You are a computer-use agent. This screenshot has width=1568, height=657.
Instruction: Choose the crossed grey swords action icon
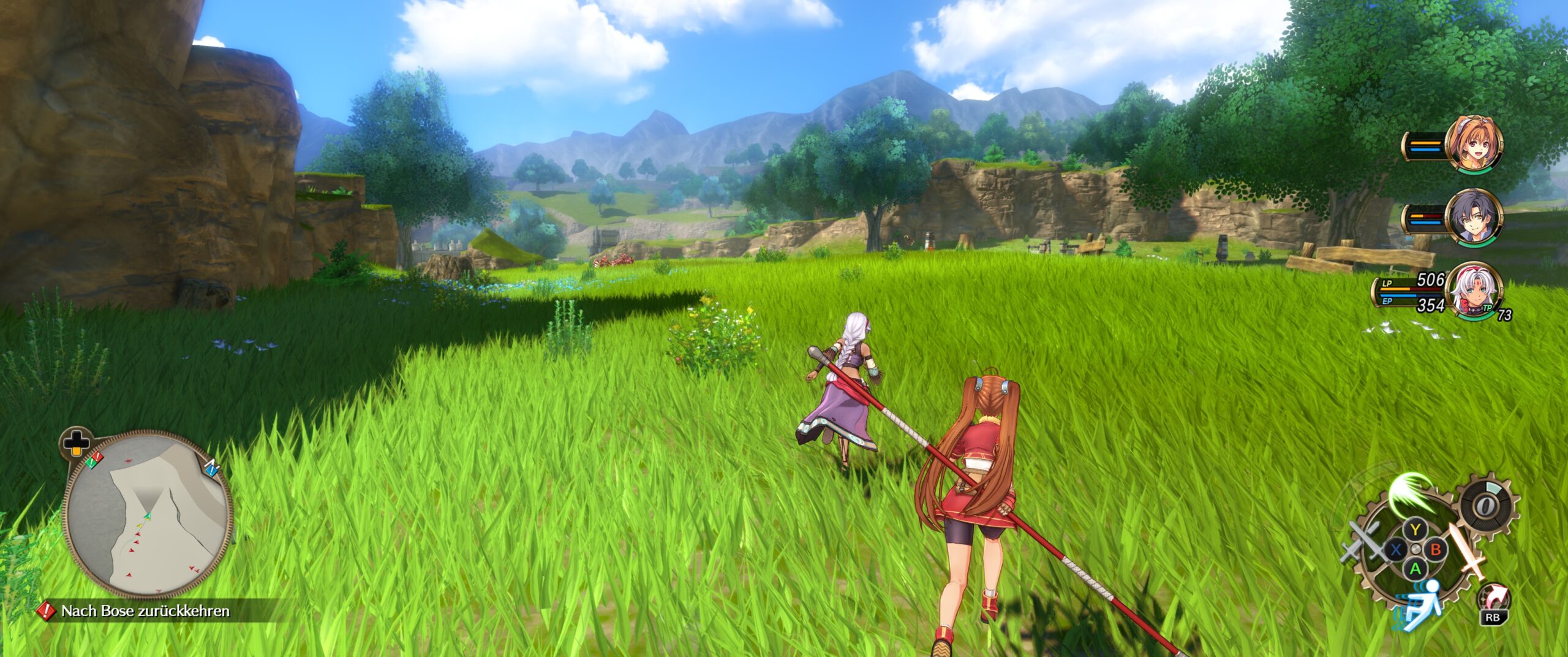click(1362, 542)
